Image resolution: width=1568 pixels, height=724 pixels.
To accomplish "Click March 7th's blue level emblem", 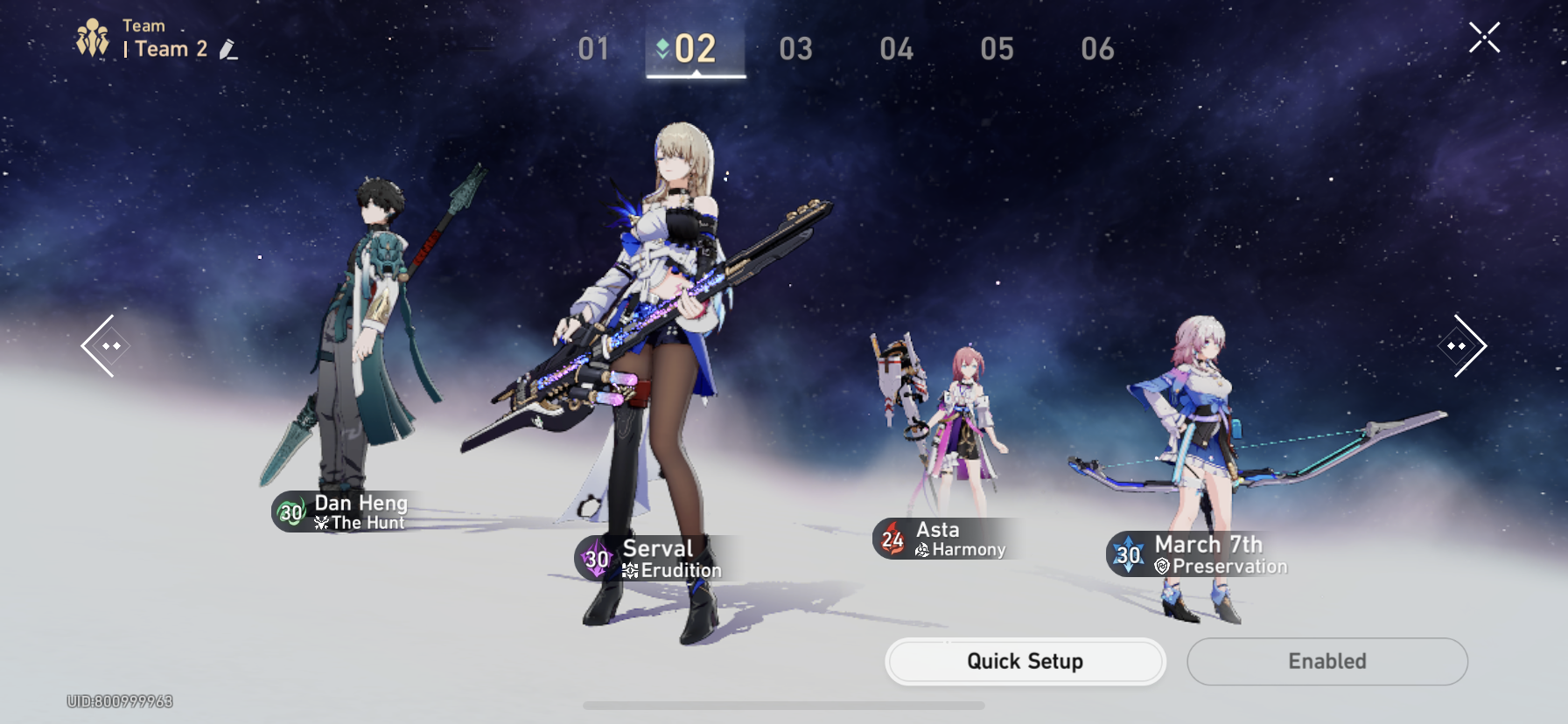I will coord(1130,554).
